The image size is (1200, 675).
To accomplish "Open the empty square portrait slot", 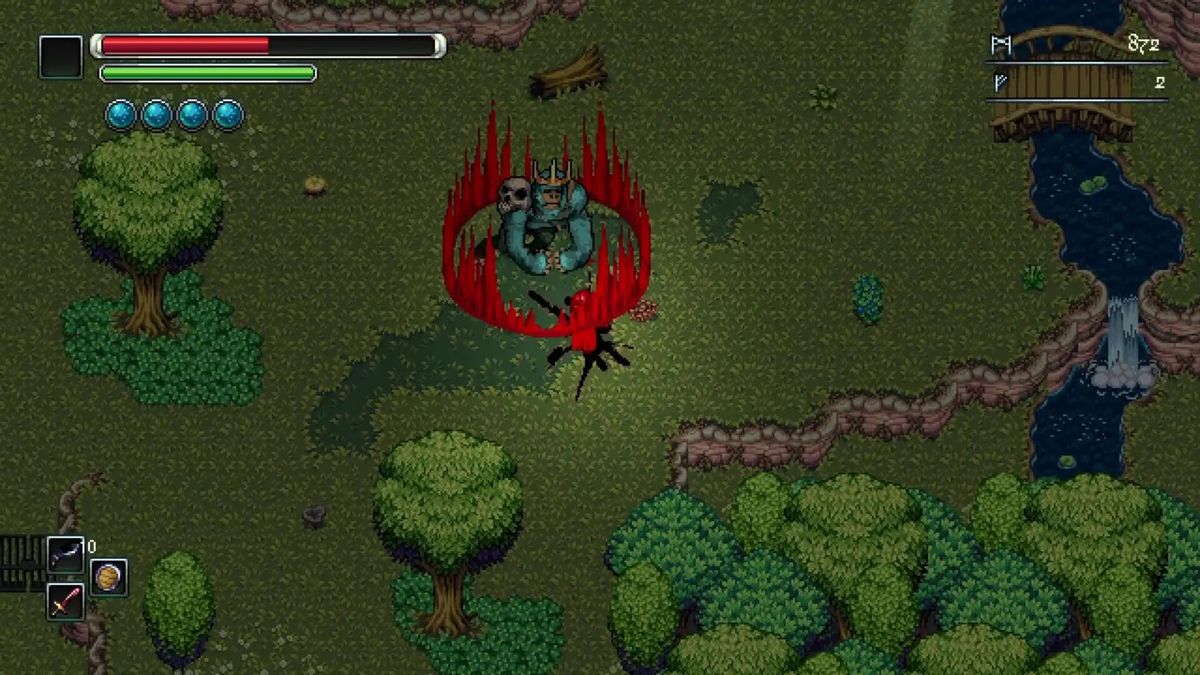I will 61,57.
